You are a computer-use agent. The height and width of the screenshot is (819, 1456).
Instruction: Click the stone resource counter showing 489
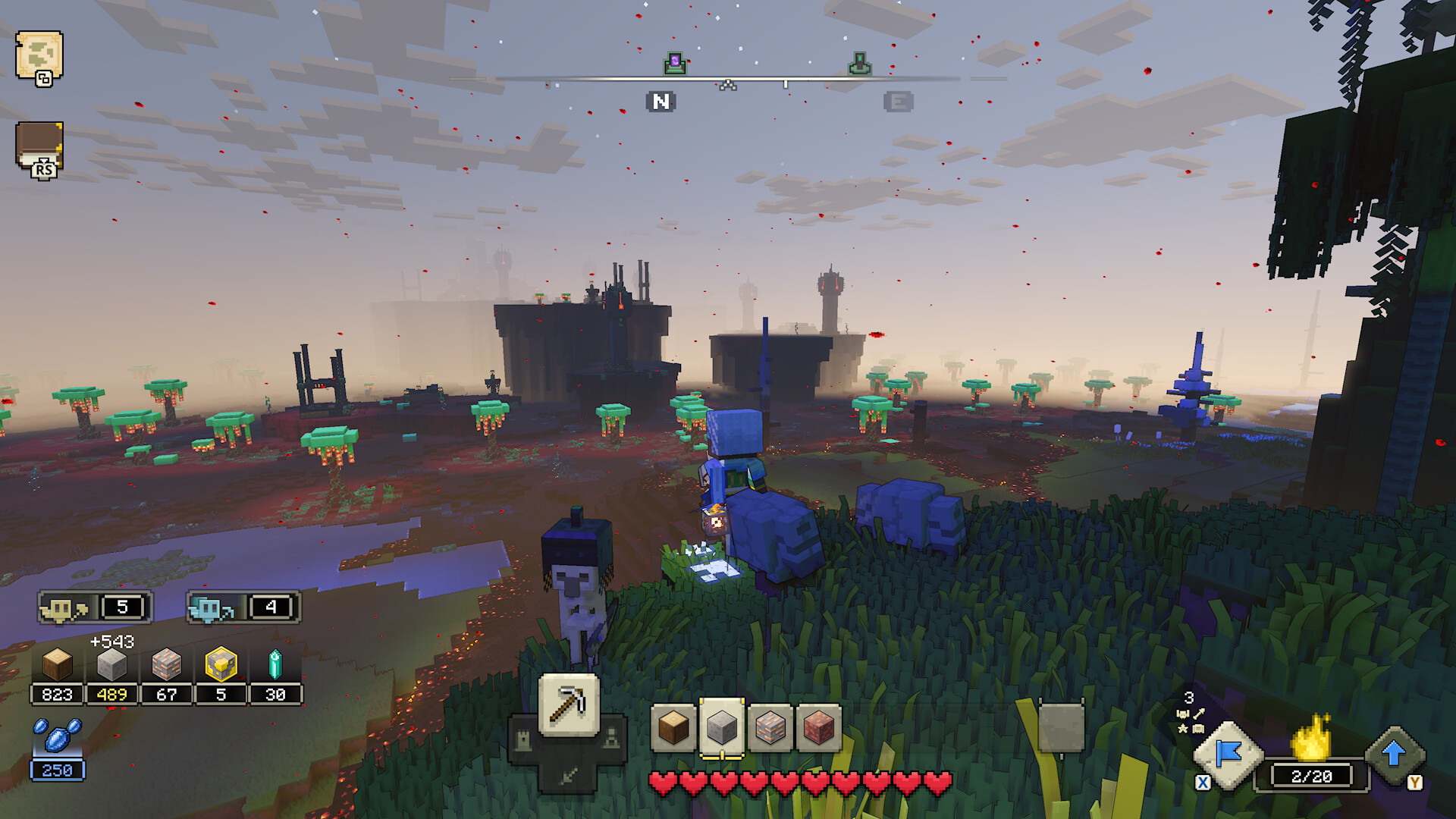(x=112, y=693)
